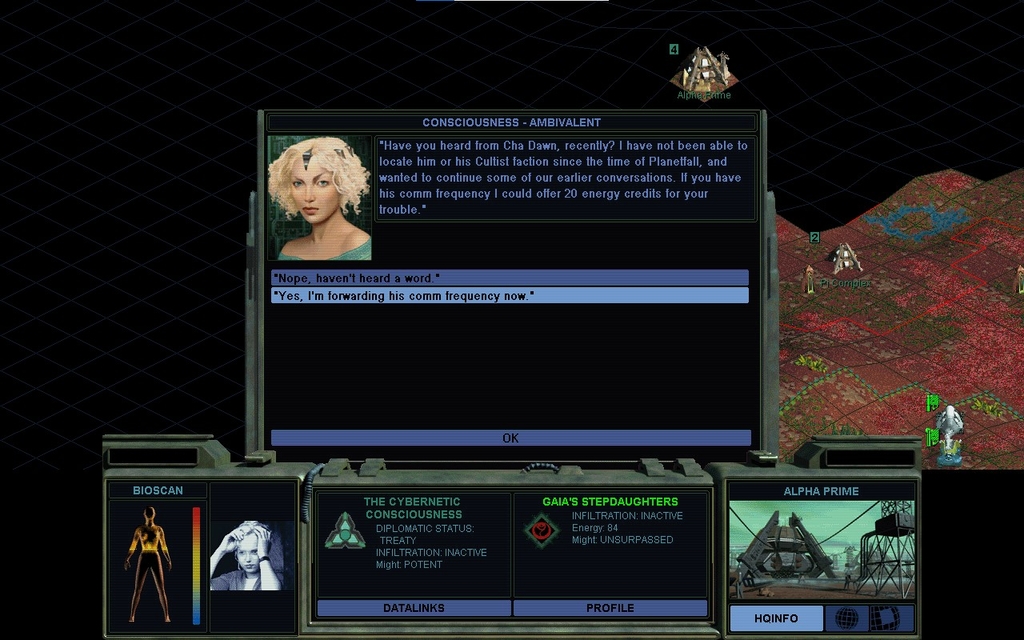Click the wireframe D-shaped grid icon
The width and height of the screenshot is (1024, 640).
[x=884, y=618]
